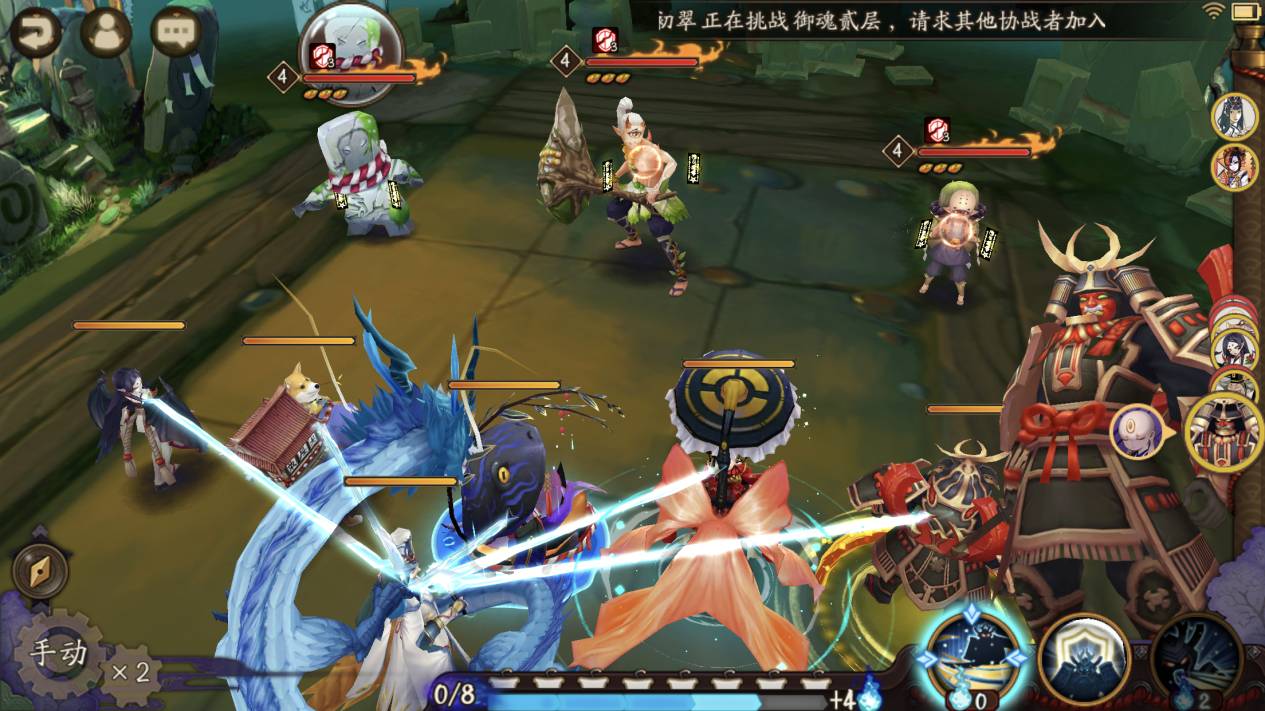This screenshot has width=1265, height=711.
Task: Select the red-robed character turn order portrait
Action: [x=1234, y=168]
